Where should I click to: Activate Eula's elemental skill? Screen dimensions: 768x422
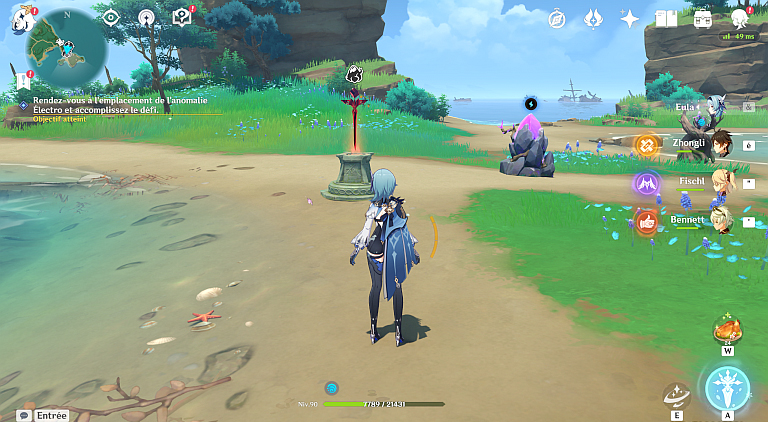click(x=676, y=396)
